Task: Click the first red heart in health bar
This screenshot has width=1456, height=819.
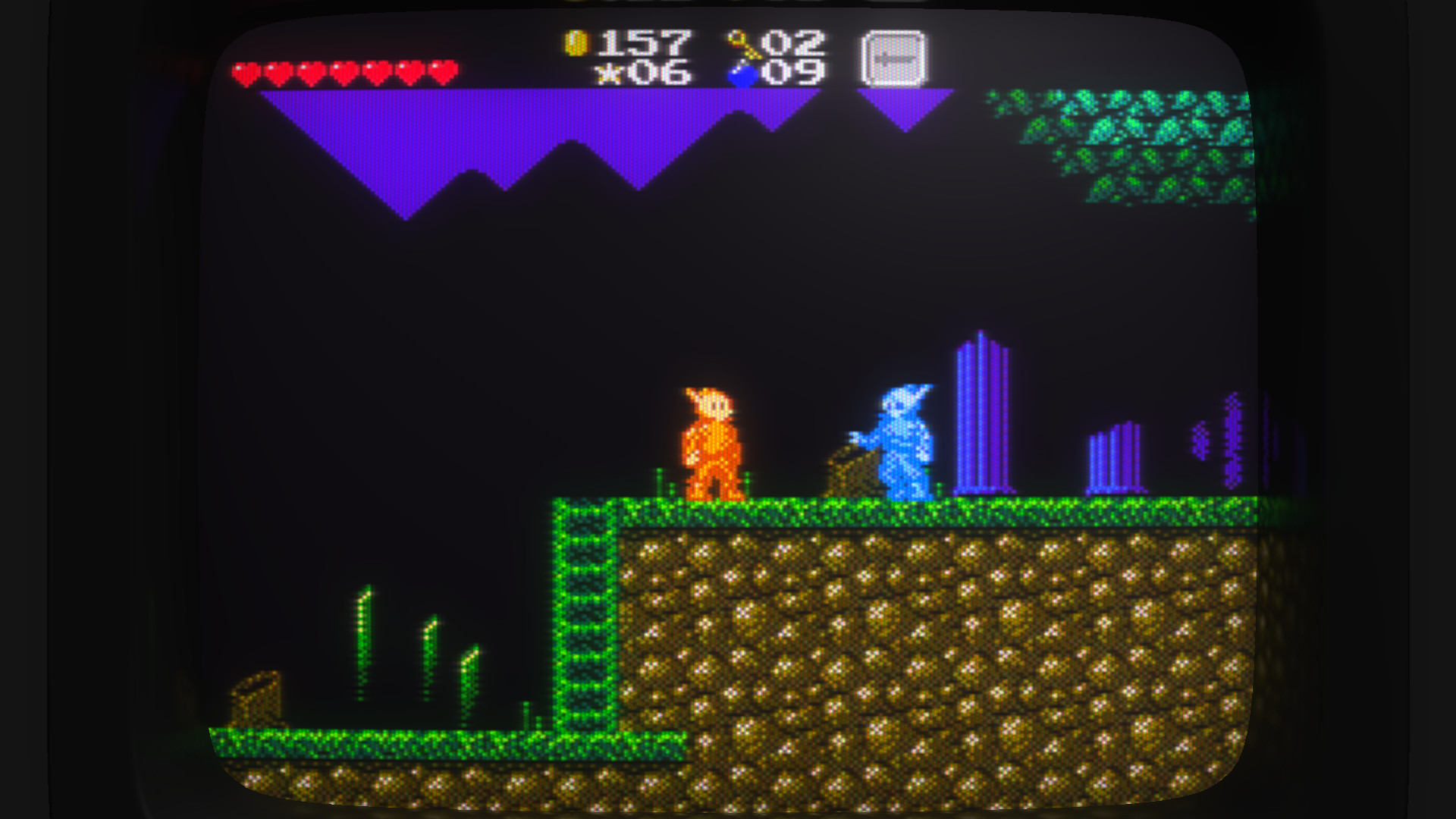Action: click(246, 72)
